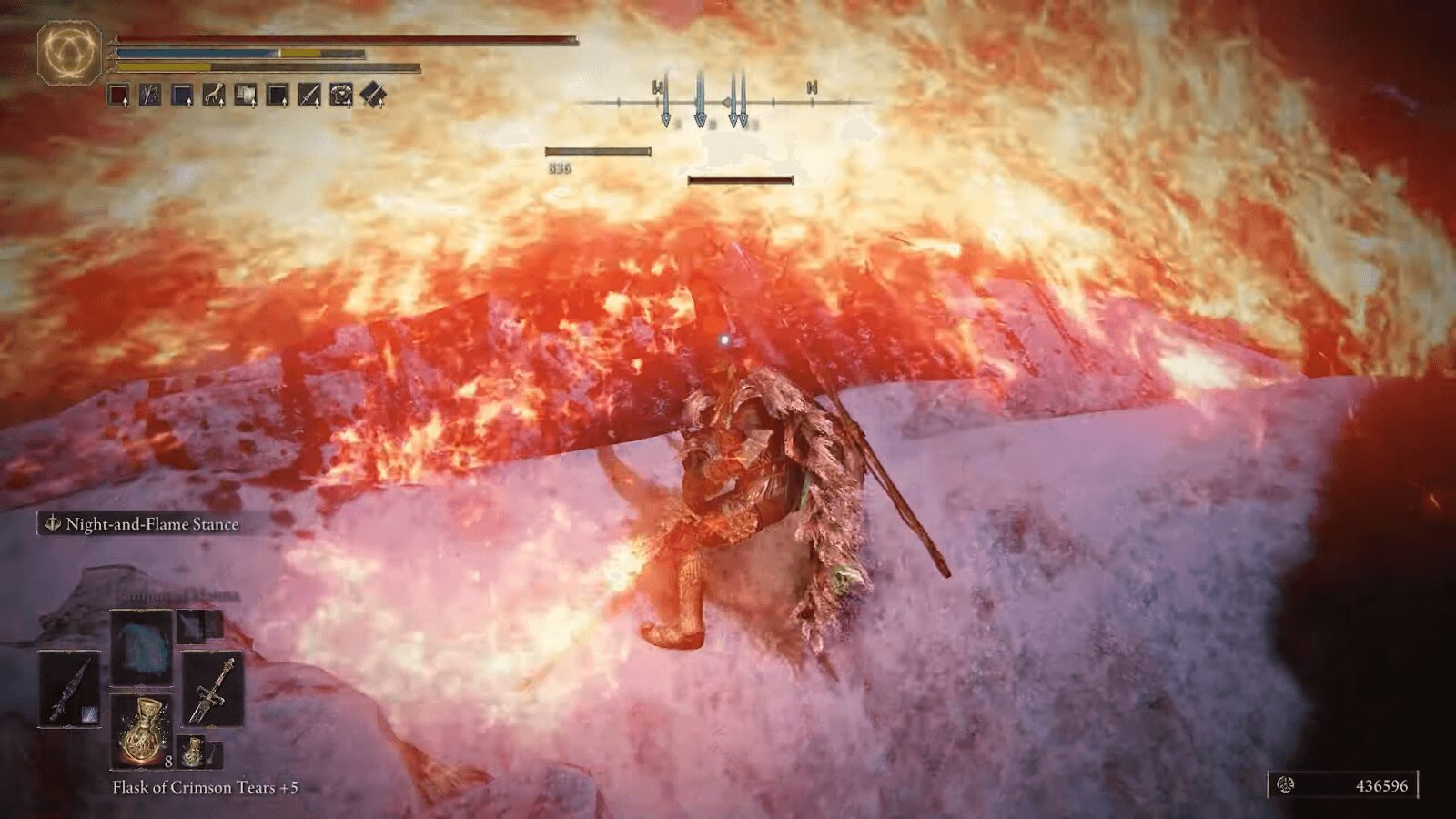Image resolution: width=1456 pixels, height=819 pixels.
Task: Click the small cerulean flask pouch slot
Action: pyautogui.click(x=193, y=752)
